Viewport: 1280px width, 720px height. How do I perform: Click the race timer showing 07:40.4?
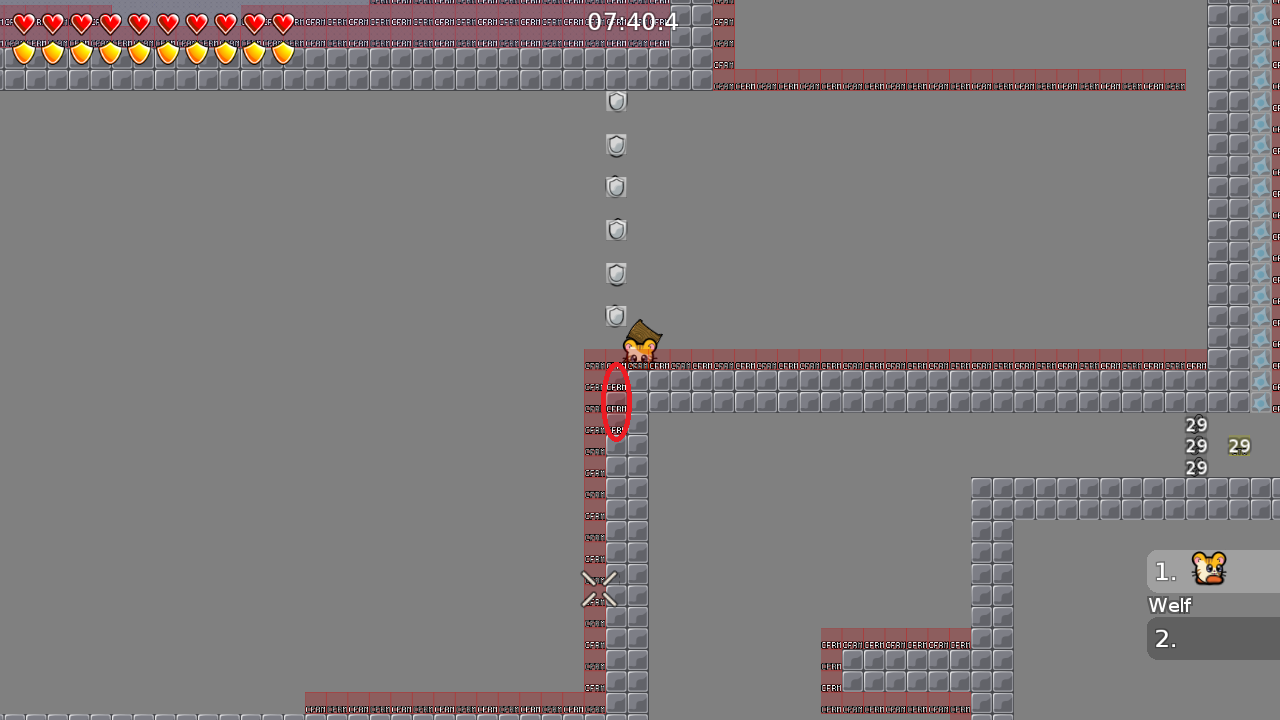pos(635,21)
